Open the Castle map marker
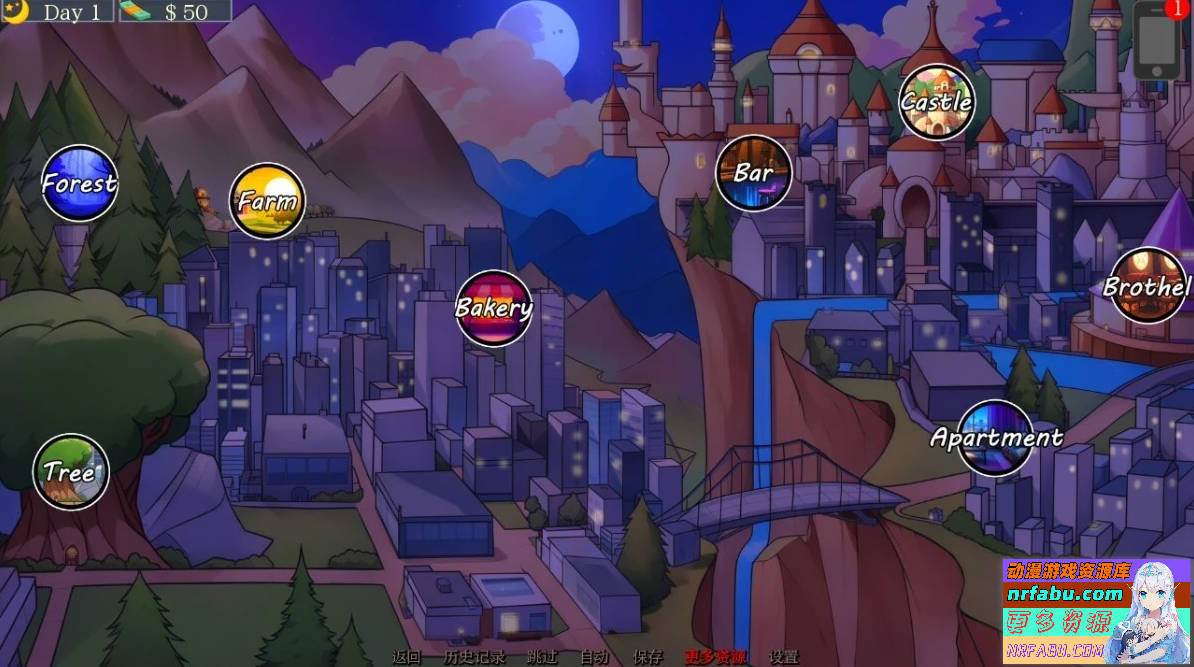The width and height of the screenshot is (1194, 667). coord(936,101)
